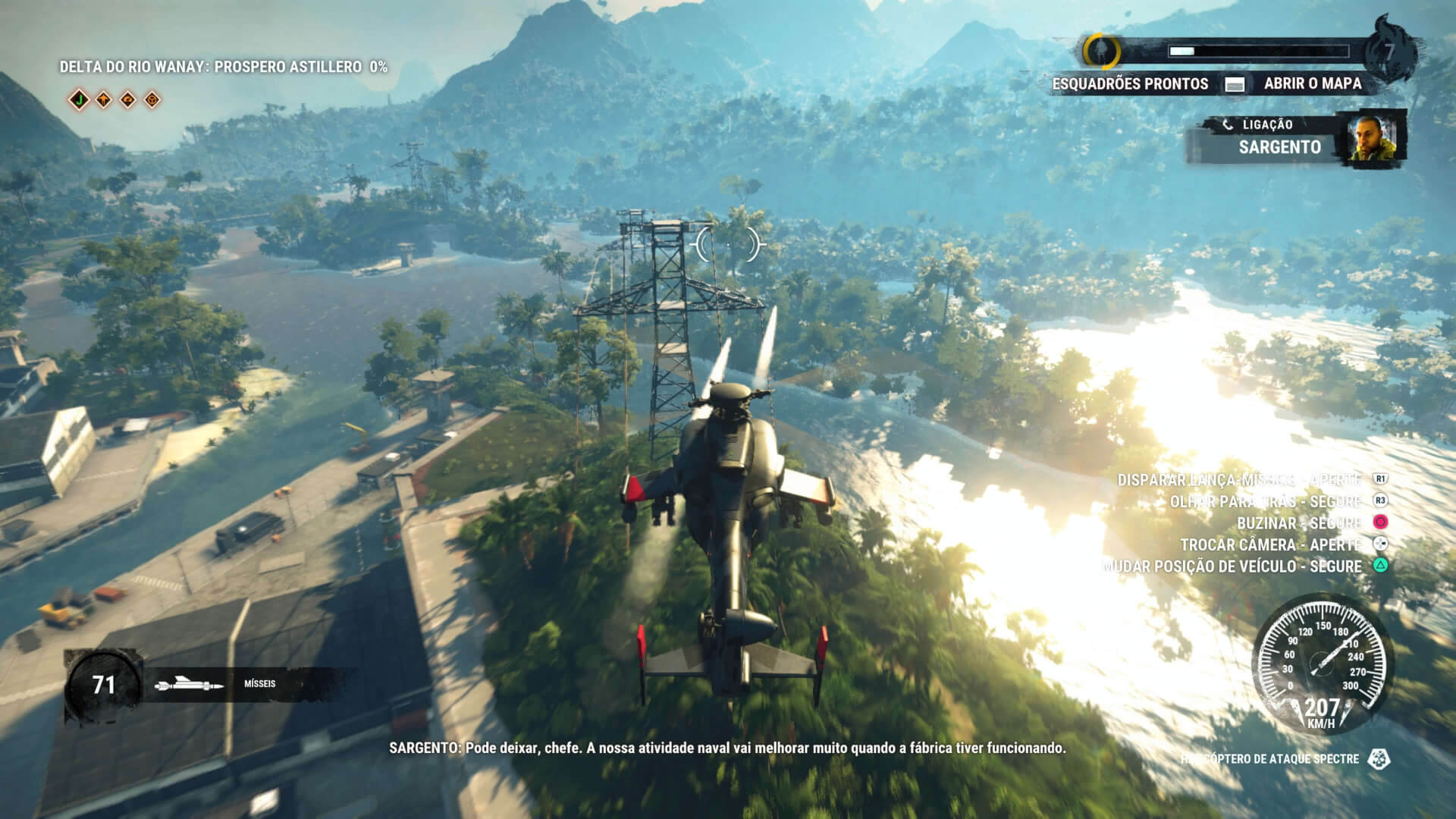Click the Helicóptero de Ataque Spectre vehicle icon

[x=1379, y=758]
